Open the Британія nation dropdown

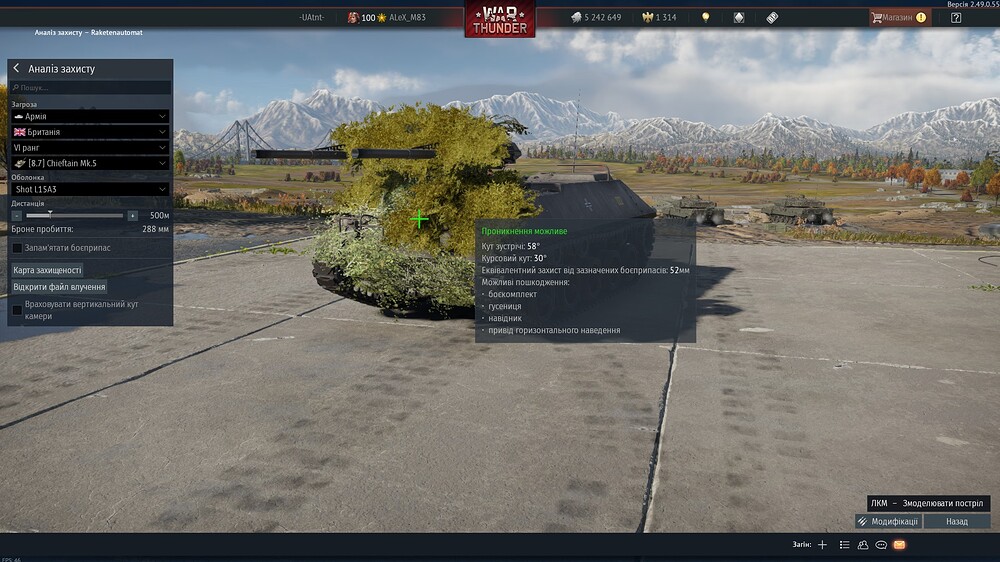coord(89,132)
